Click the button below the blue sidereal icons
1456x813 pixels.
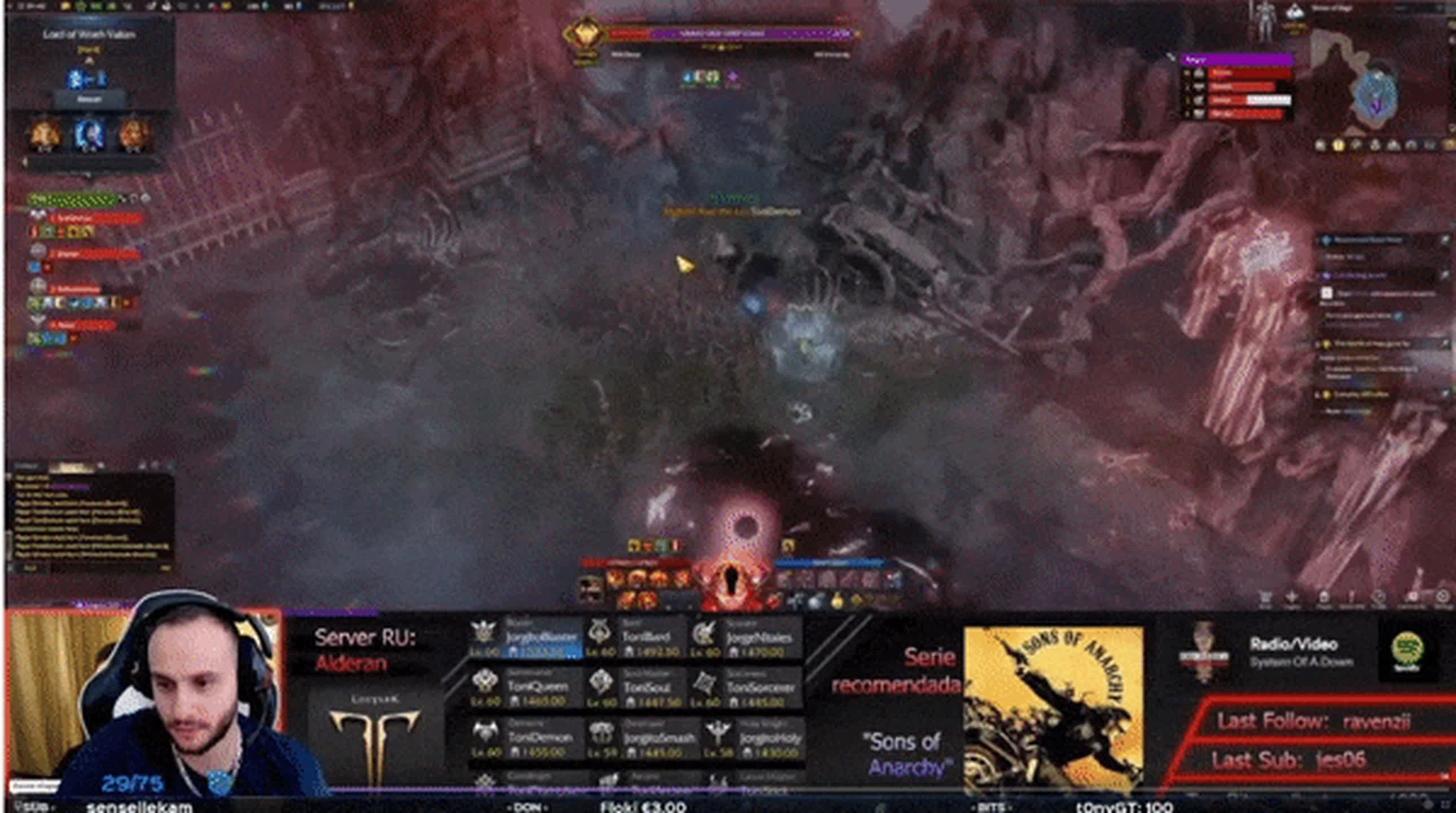pyautogui.click(x=89, y=99)
